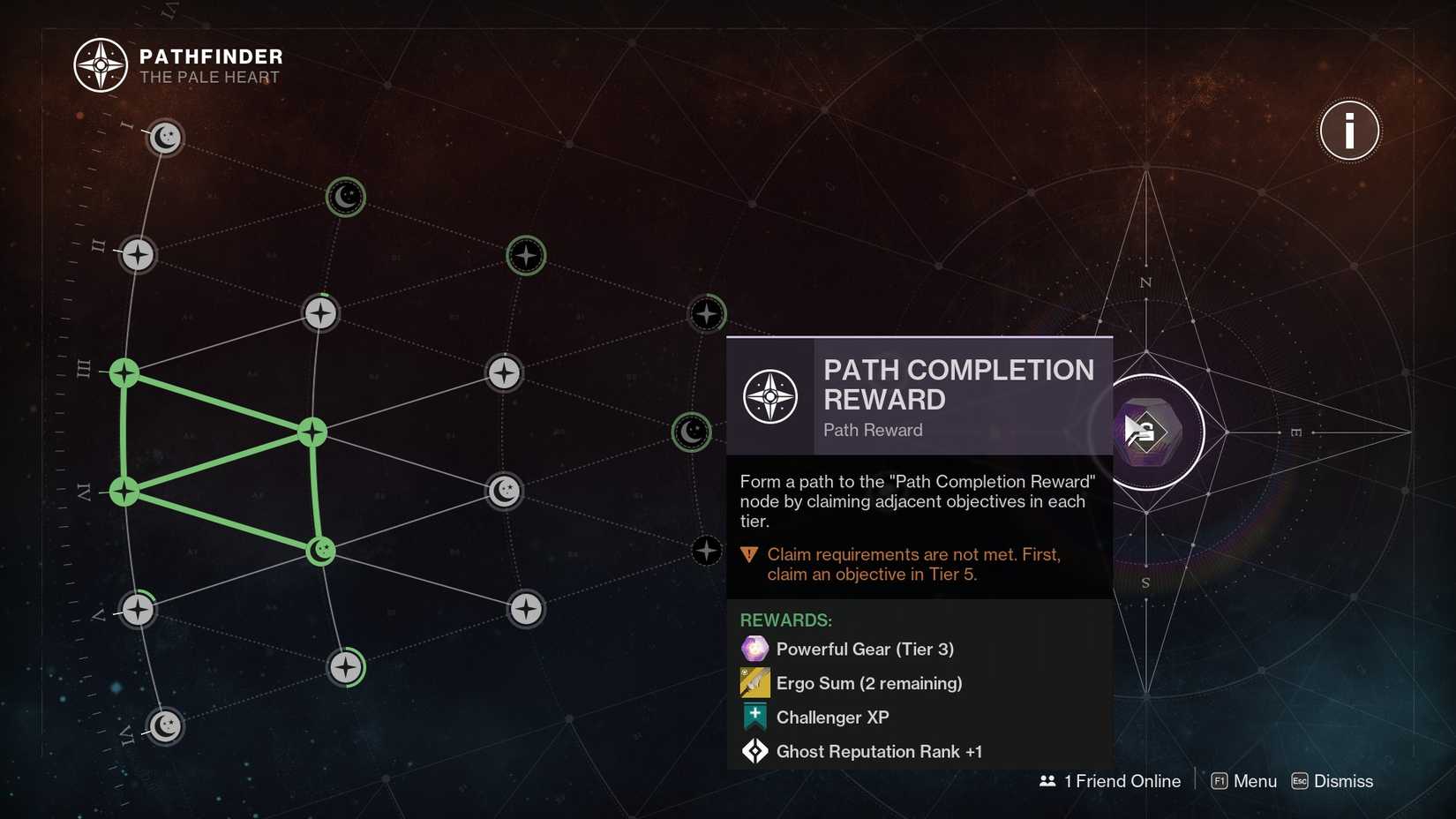Select the green-ringed crescent node near Tier 5
This screenshot has height=819, width=1456.
click(x=693, y=432)
